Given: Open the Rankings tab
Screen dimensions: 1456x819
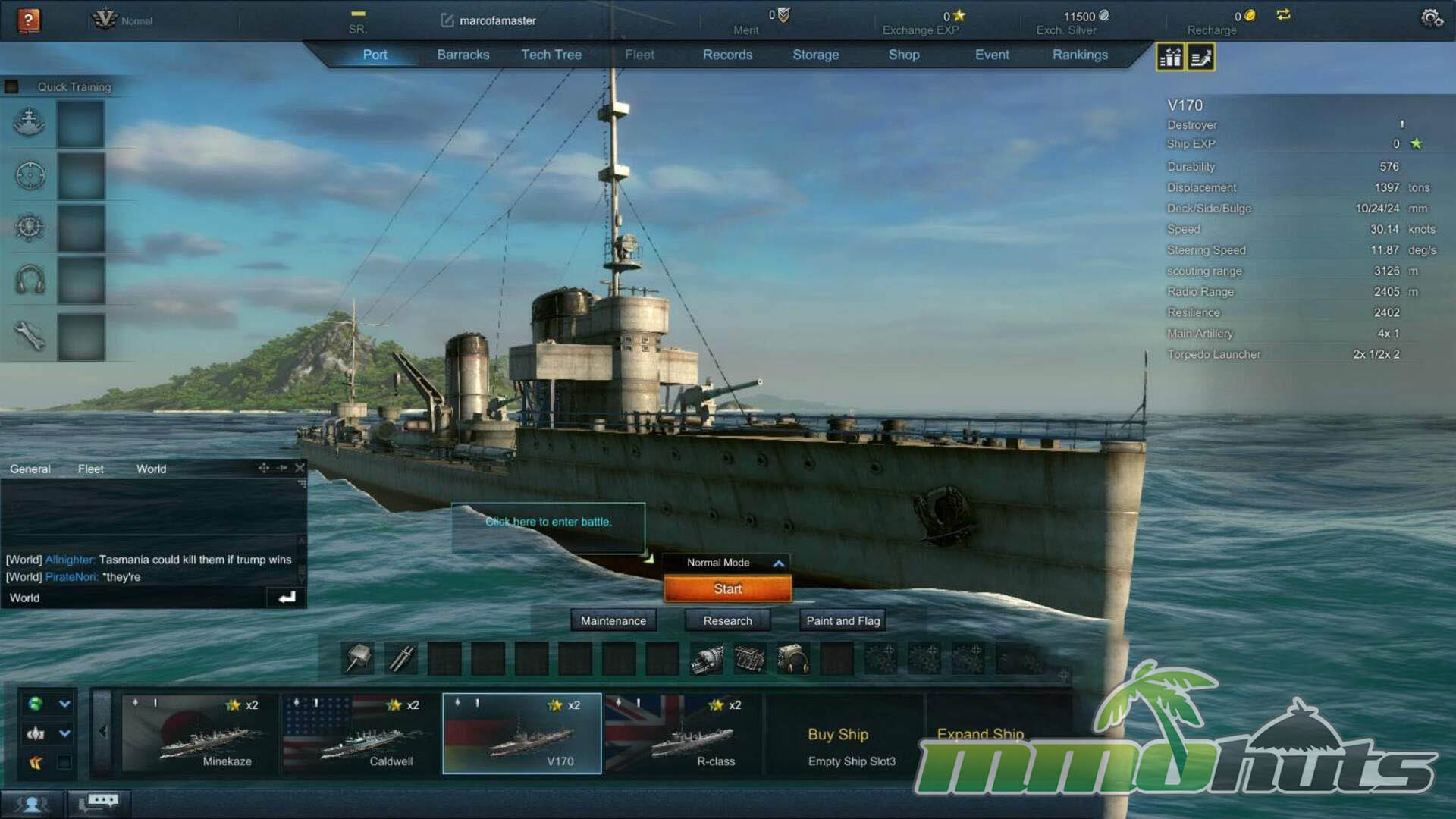Looking at the screenshot, I should point(1080,55).
